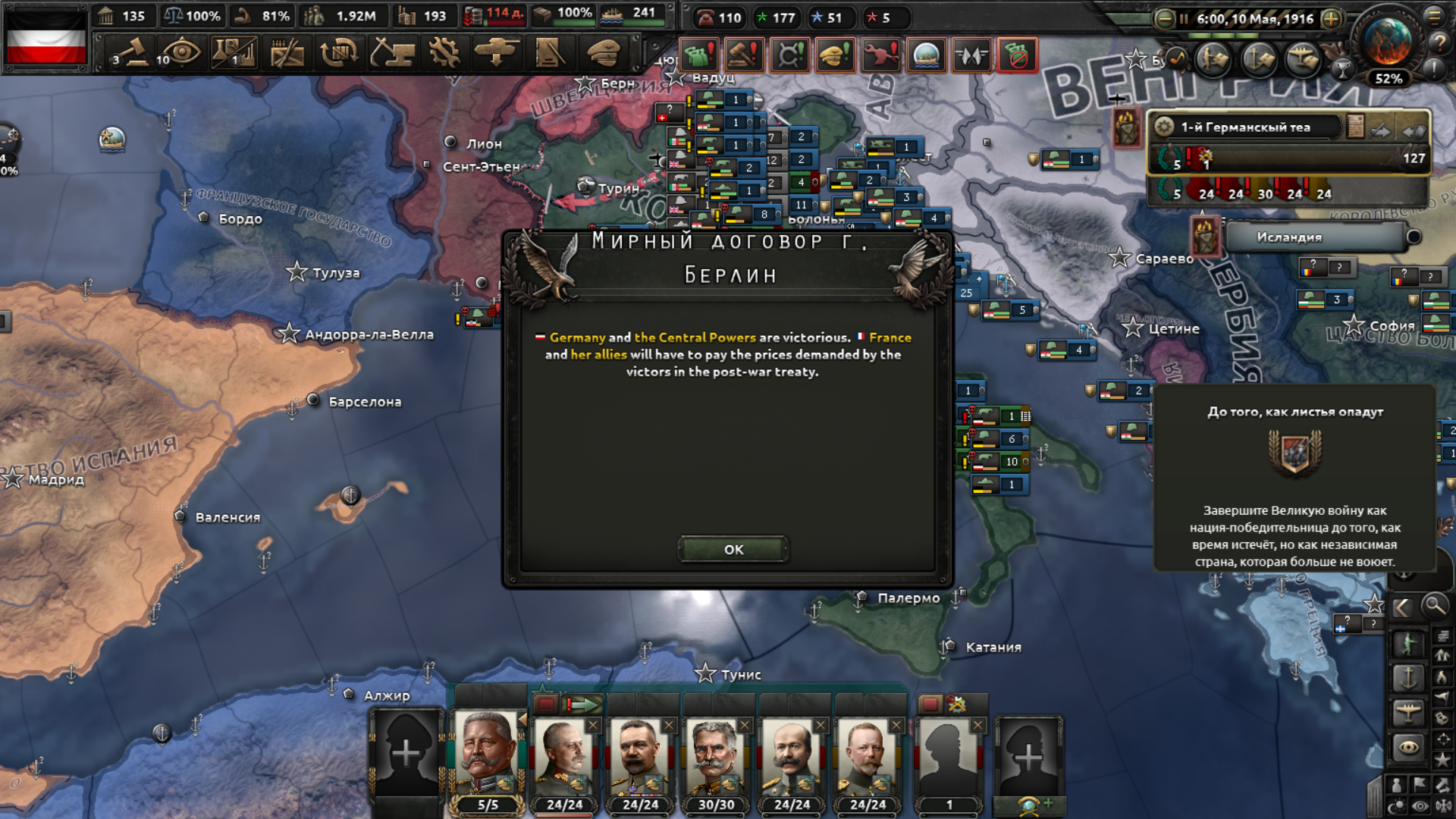The height and width of the screenshot is (819, 1456).
Task: Open the German flag country overview
Action: 46,38
